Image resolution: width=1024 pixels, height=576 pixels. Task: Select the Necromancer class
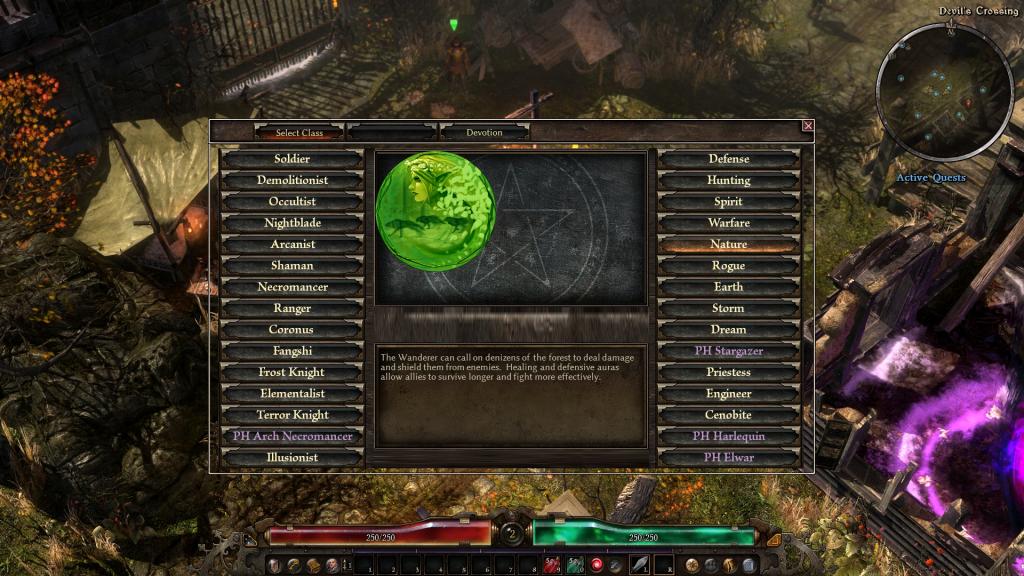click(x=292, y=287)
